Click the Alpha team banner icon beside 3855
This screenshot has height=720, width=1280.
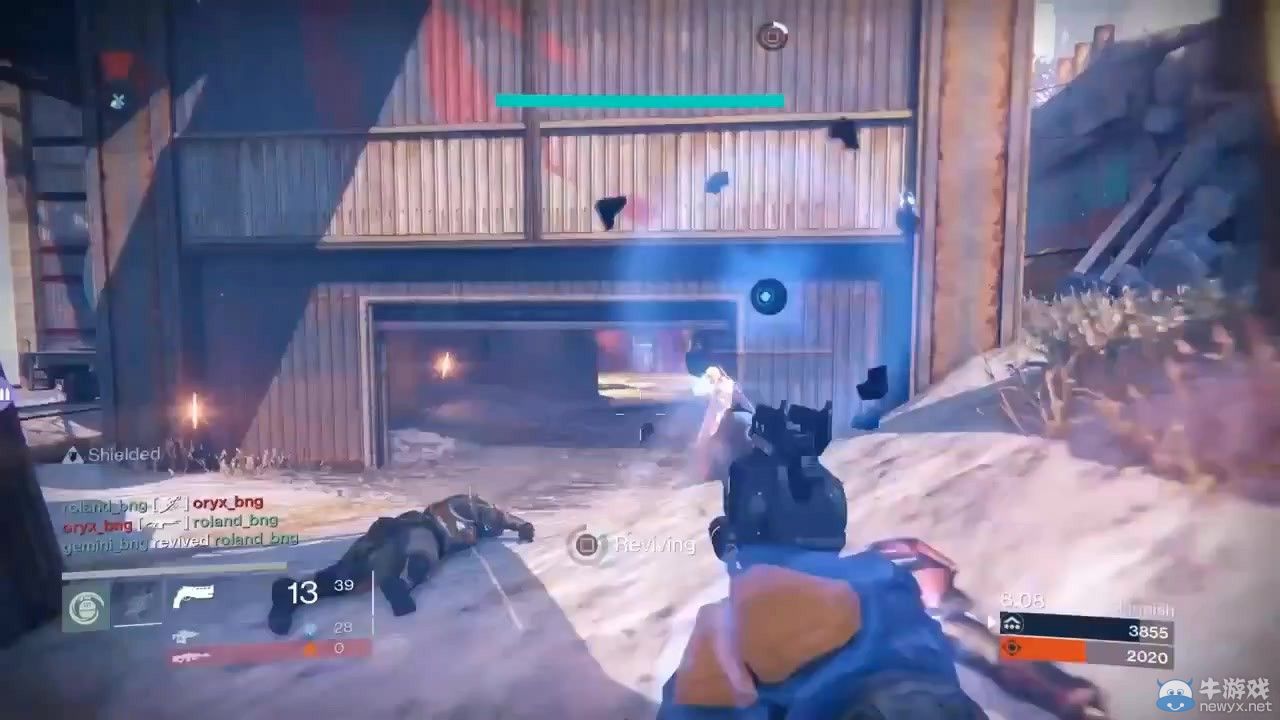click(1013, 622)
